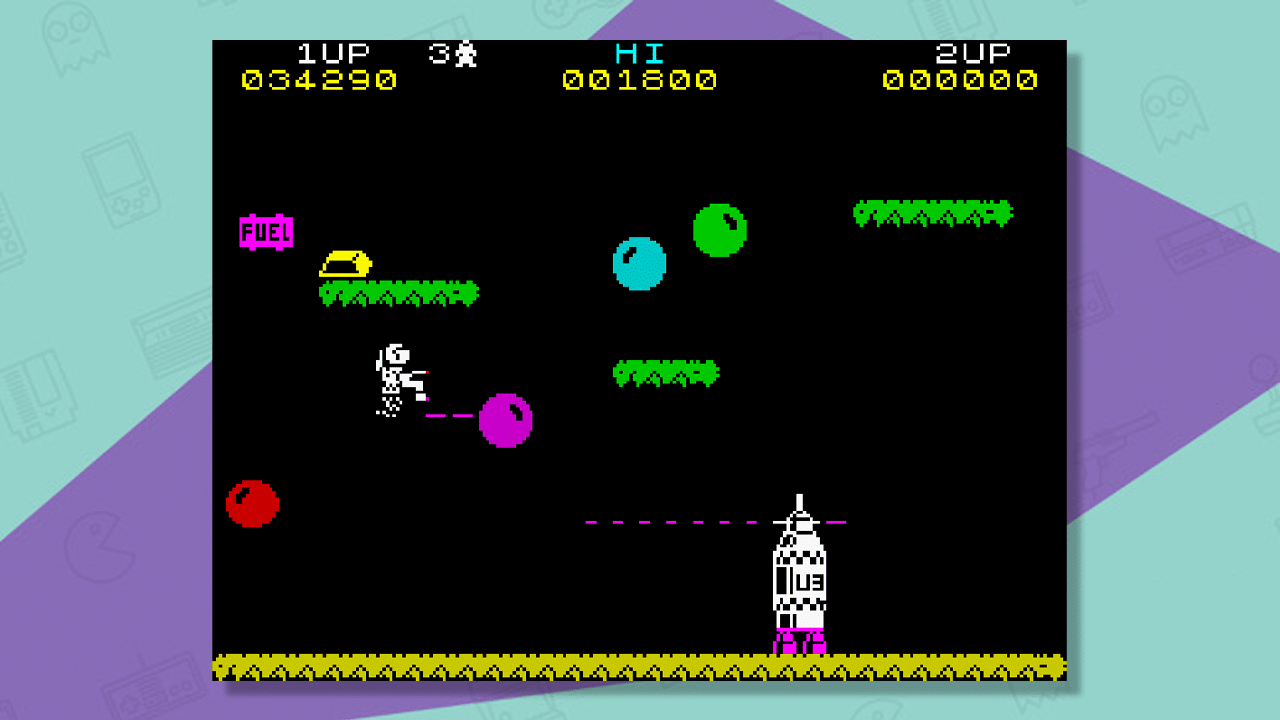Pop the red alien bubble
Image resolution: width=1280 pixels, height=720 pixels.
250,502
